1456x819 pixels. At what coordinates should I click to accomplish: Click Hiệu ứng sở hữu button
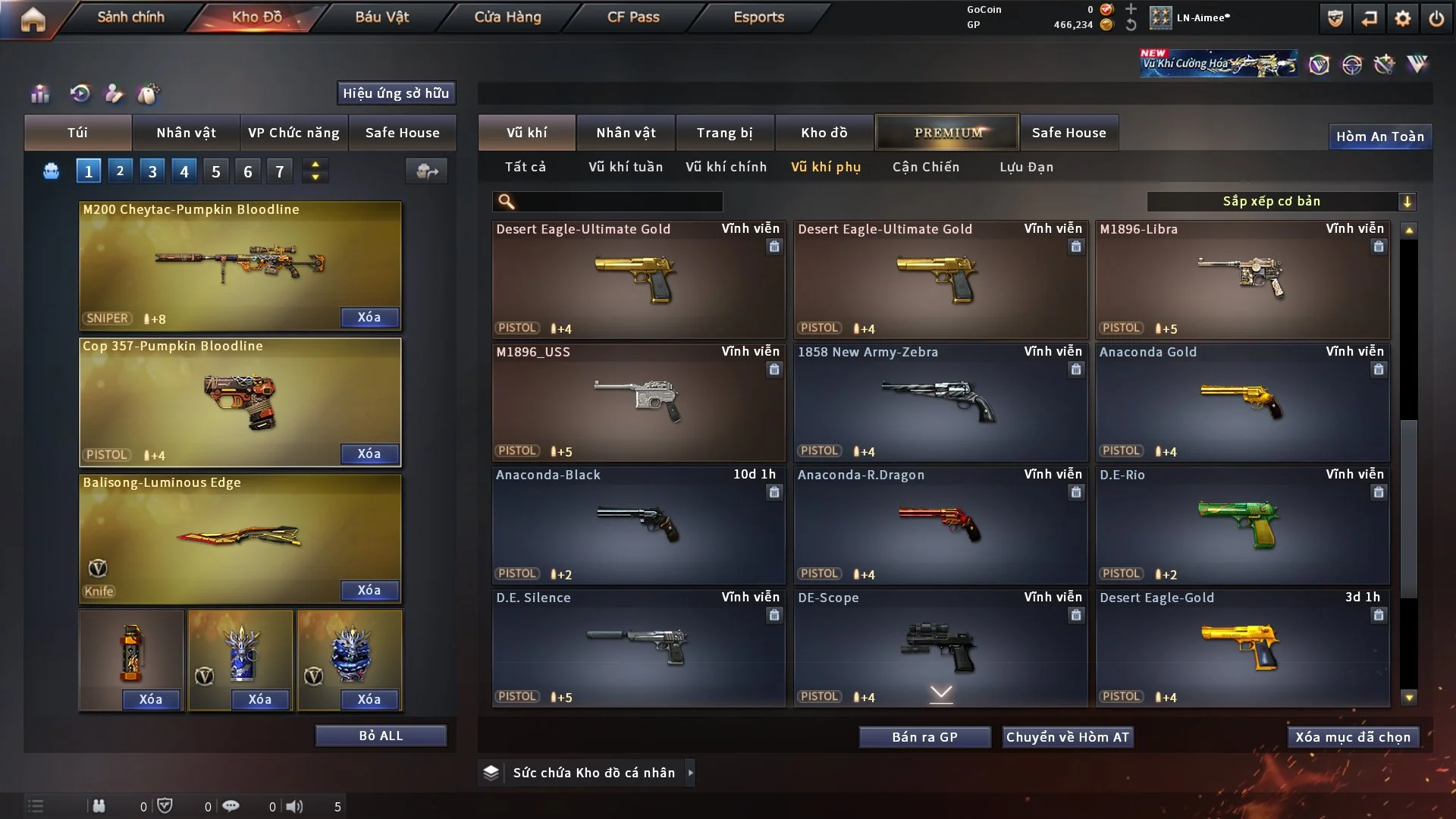coord(396,93)
